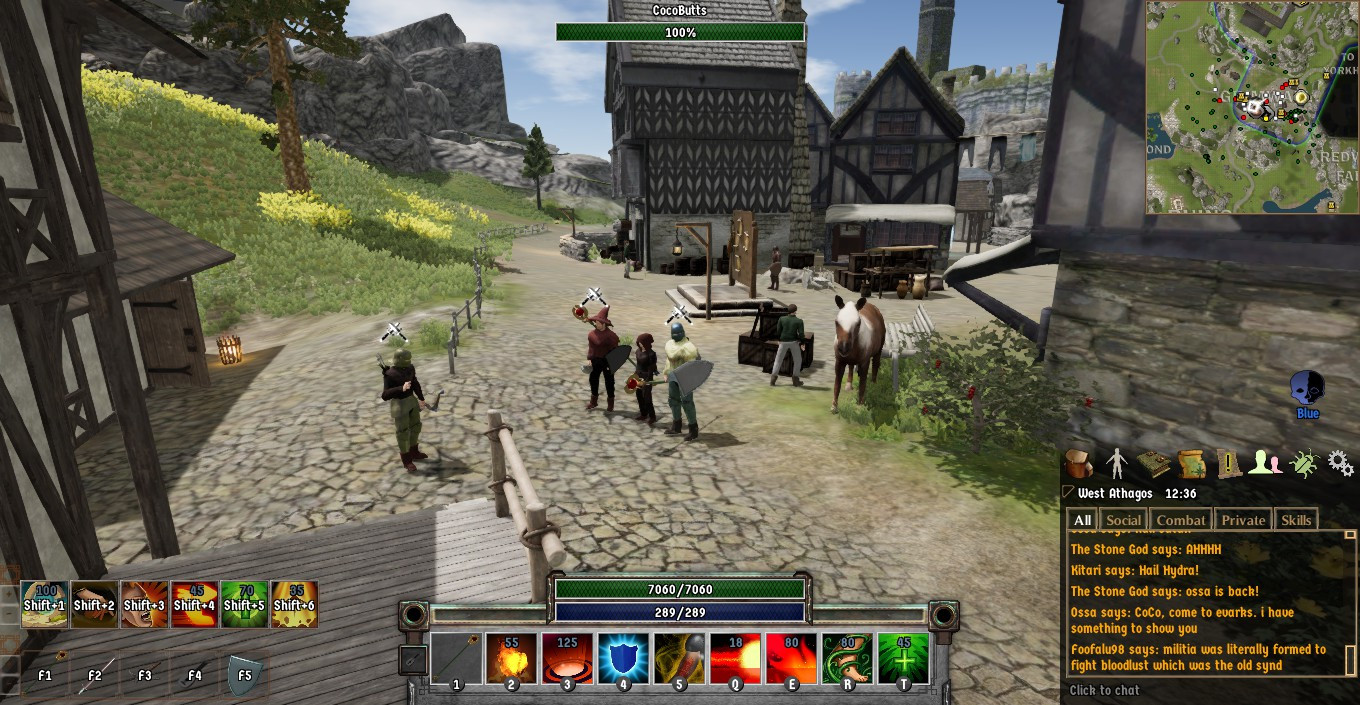The width and height of the screenshot is (1360, 705).
Task: Show the world map scroll
Action: point(1191,463)
